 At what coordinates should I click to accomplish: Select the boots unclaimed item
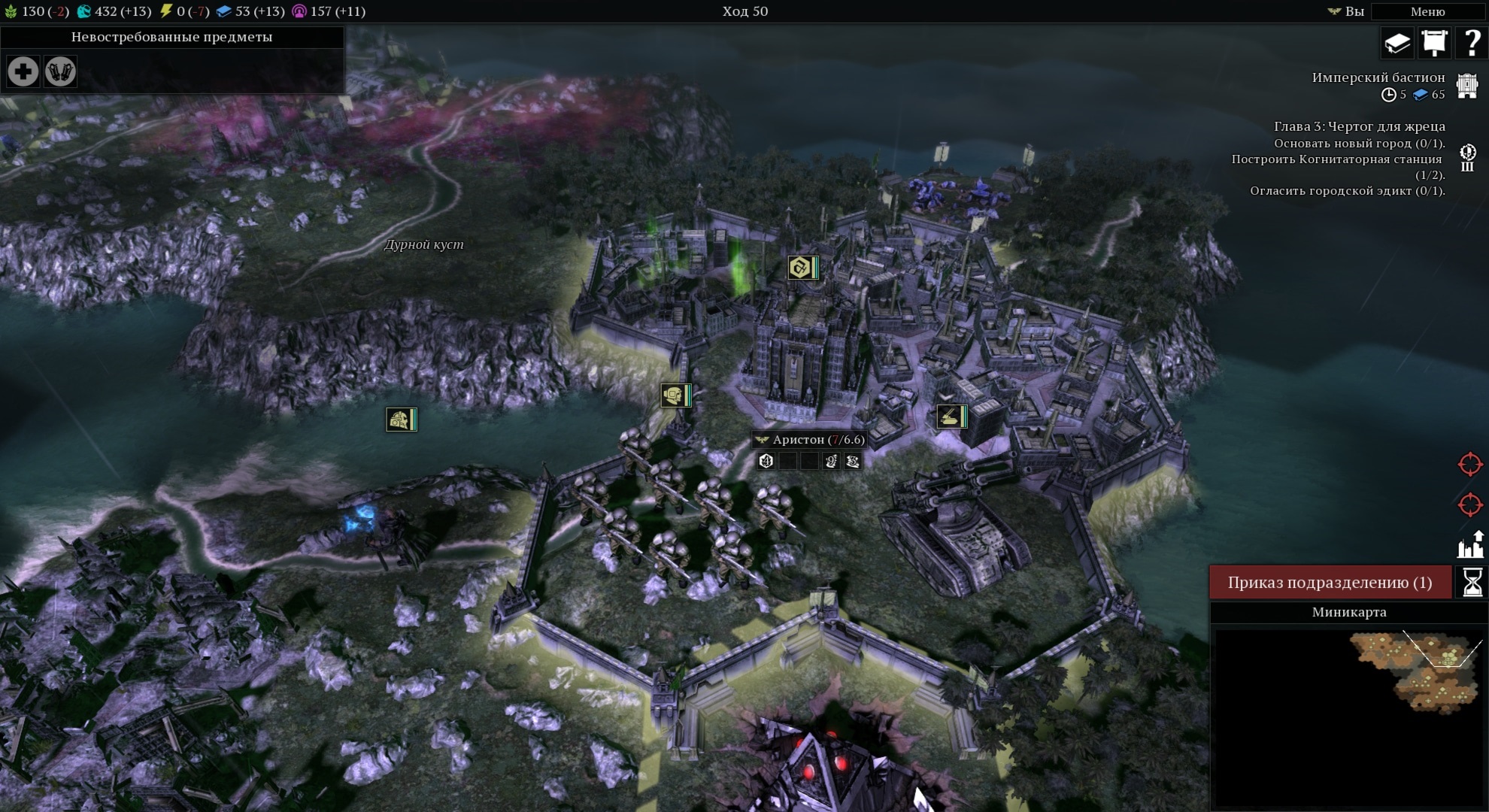[60, 72]
